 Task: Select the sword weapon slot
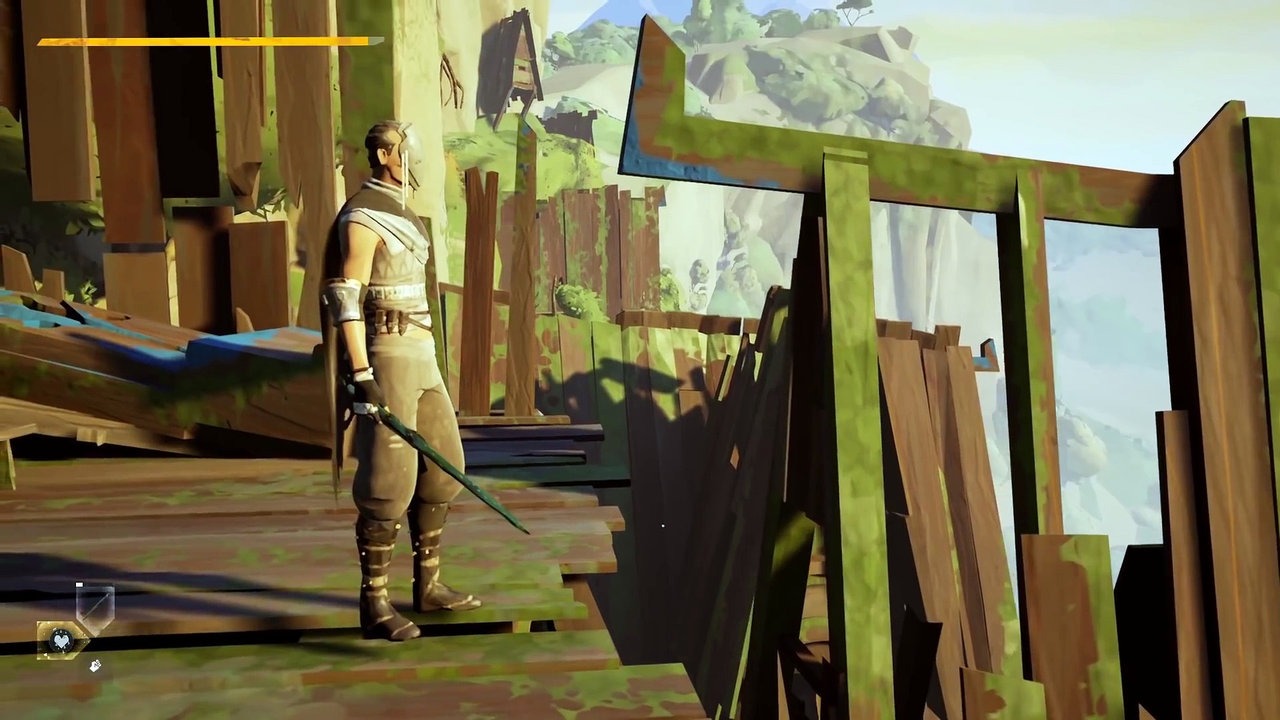[x=96, y=607]
